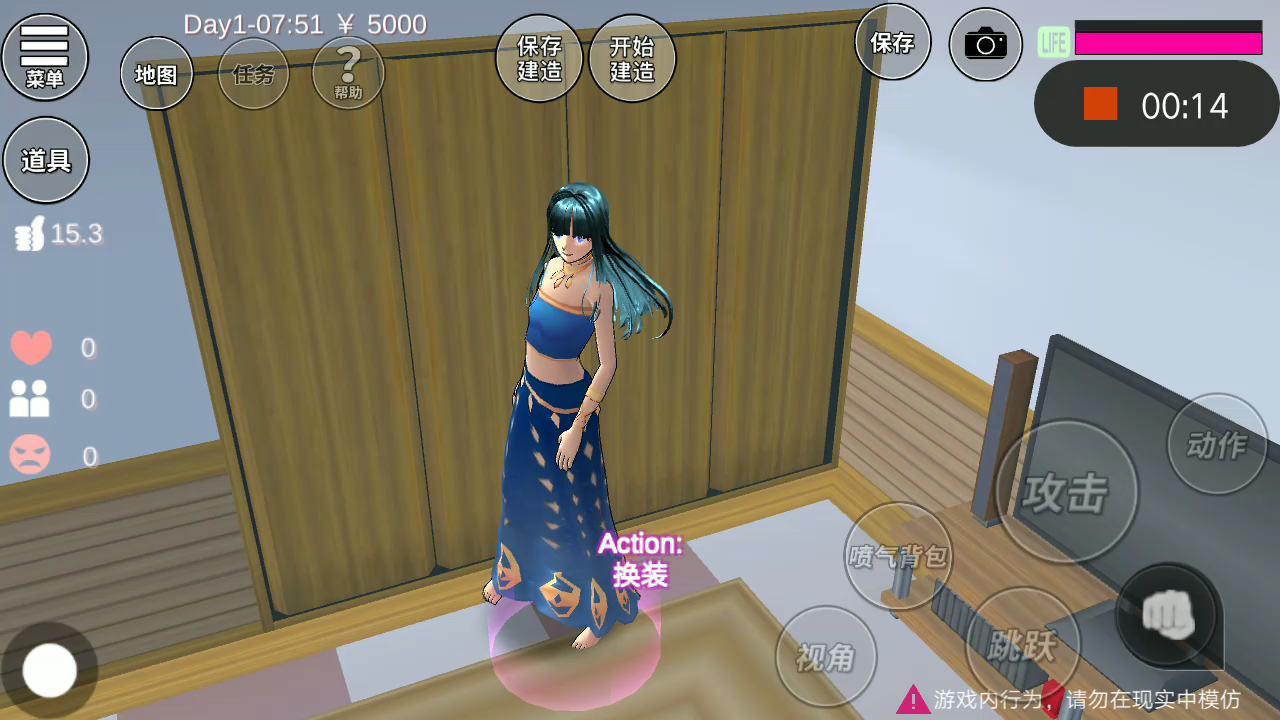Open the 帮助 help question mark

pos(348,73)
